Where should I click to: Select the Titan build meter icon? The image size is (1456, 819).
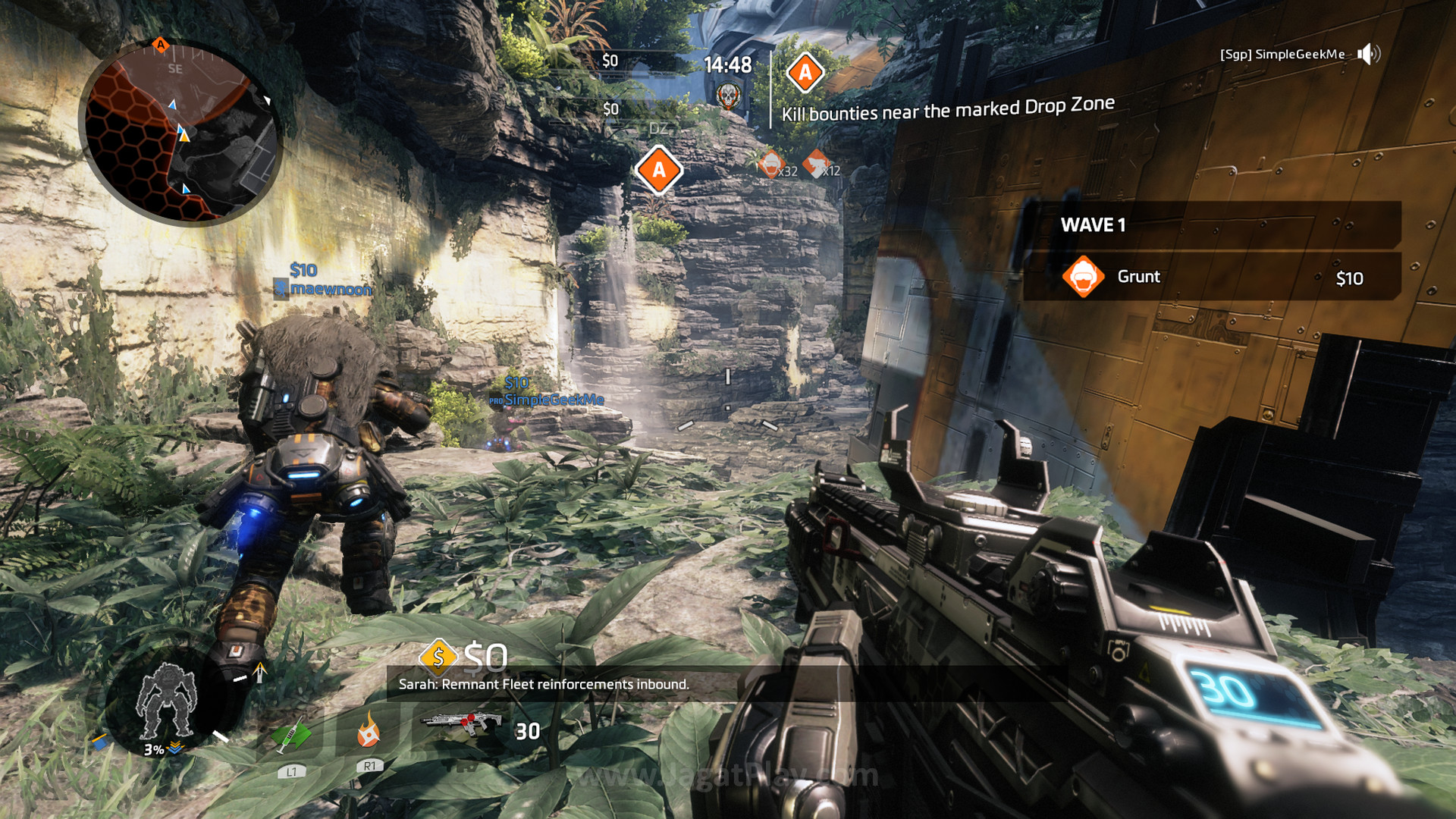click(166, 700)
